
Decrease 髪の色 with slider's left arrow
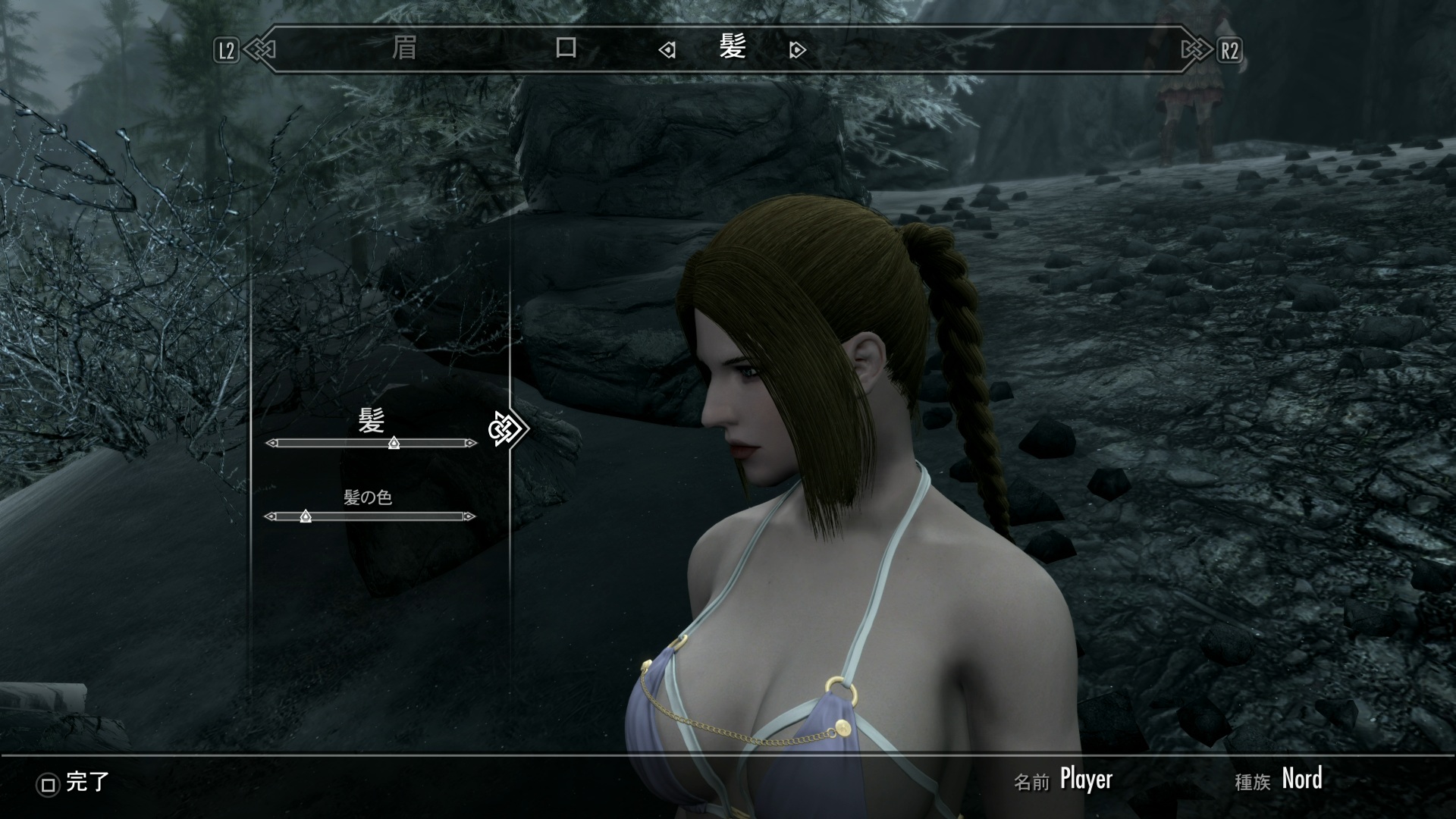pyautogui.click(x=271, y=516)
